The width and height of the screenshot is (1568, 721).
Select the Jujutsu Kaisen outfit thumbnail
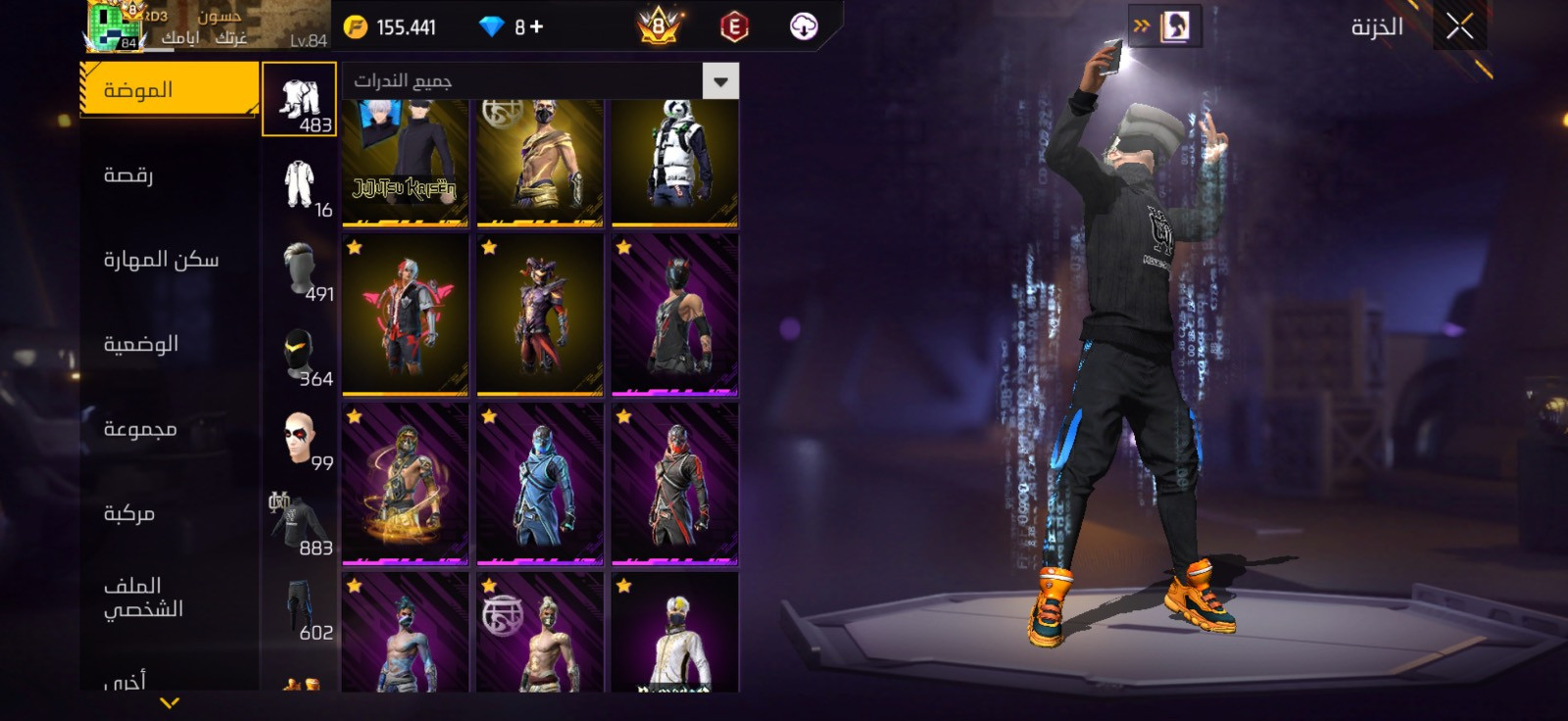coord(405,162)
